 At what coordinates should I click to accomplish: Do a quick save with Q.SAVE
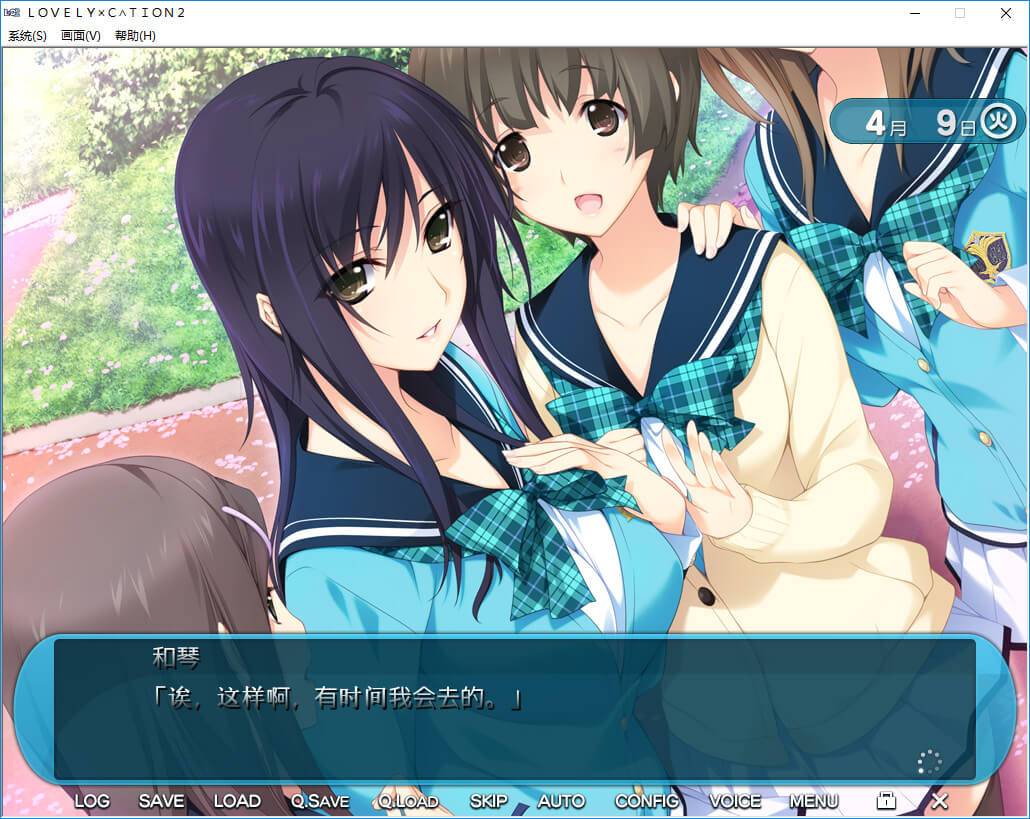[320, 801]
